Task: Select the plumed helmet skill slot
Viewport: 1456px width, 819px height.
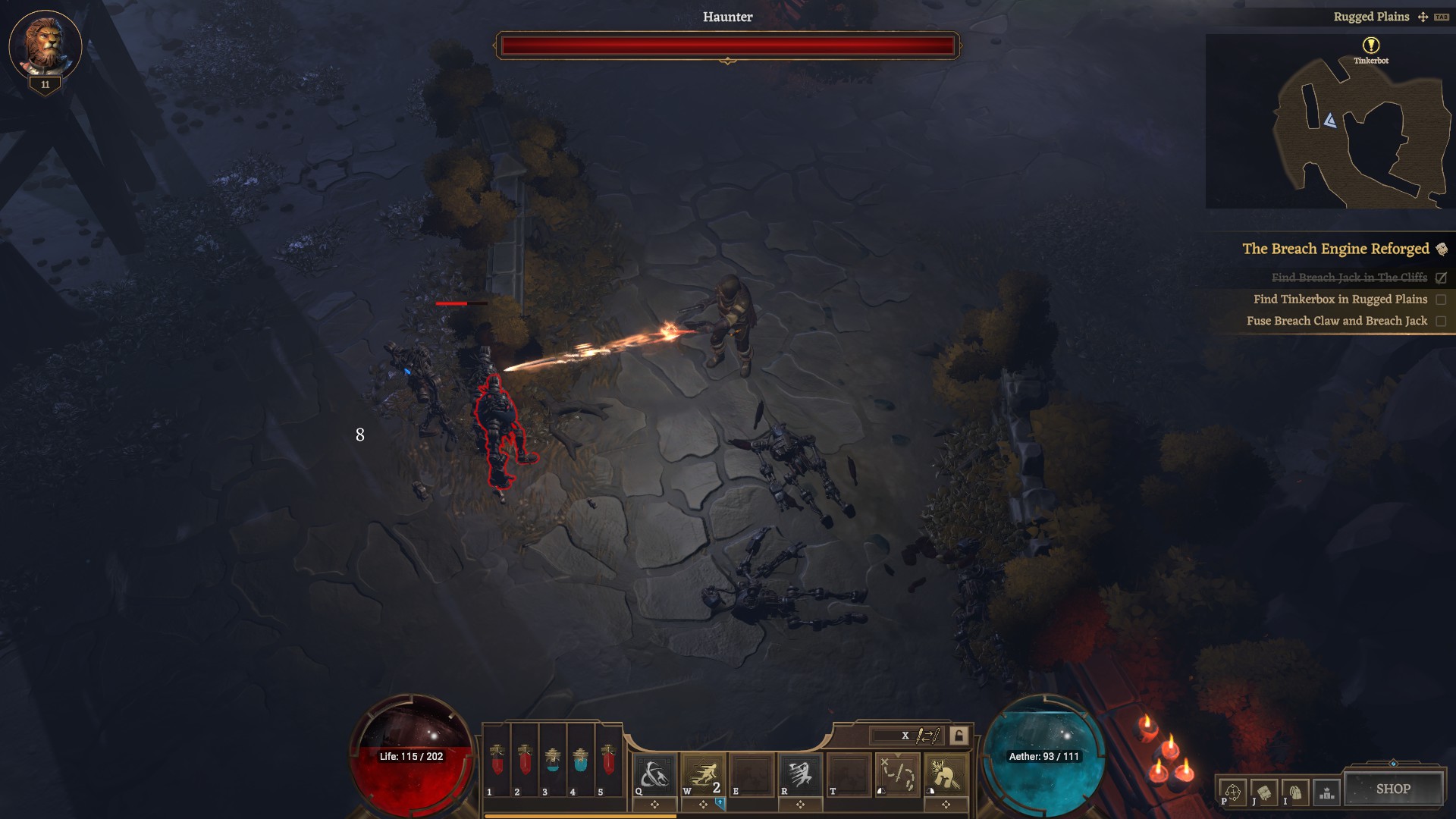Action: click(946, 775)
